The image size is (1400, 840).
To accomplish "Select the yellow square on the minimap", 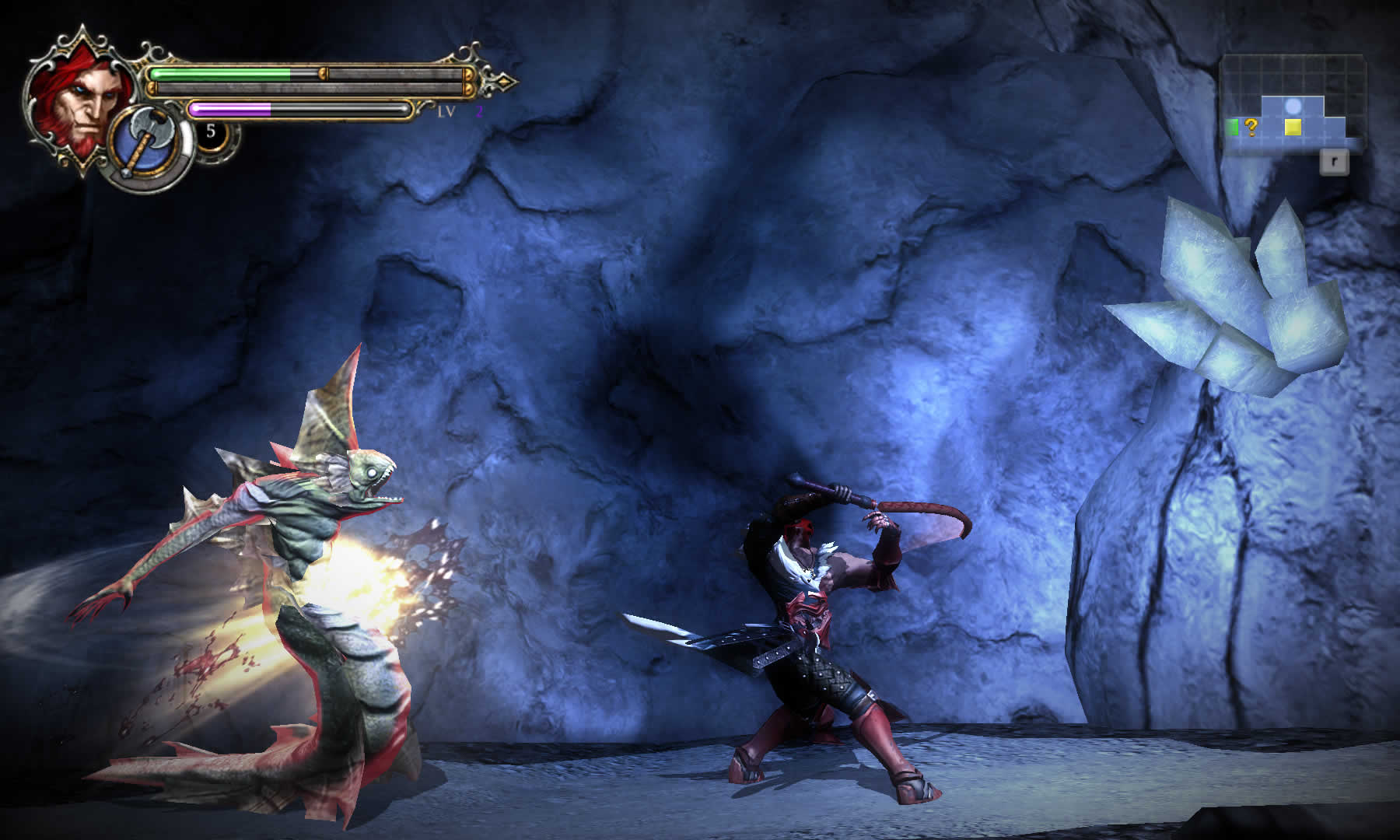I will (x=1293, y=127).
